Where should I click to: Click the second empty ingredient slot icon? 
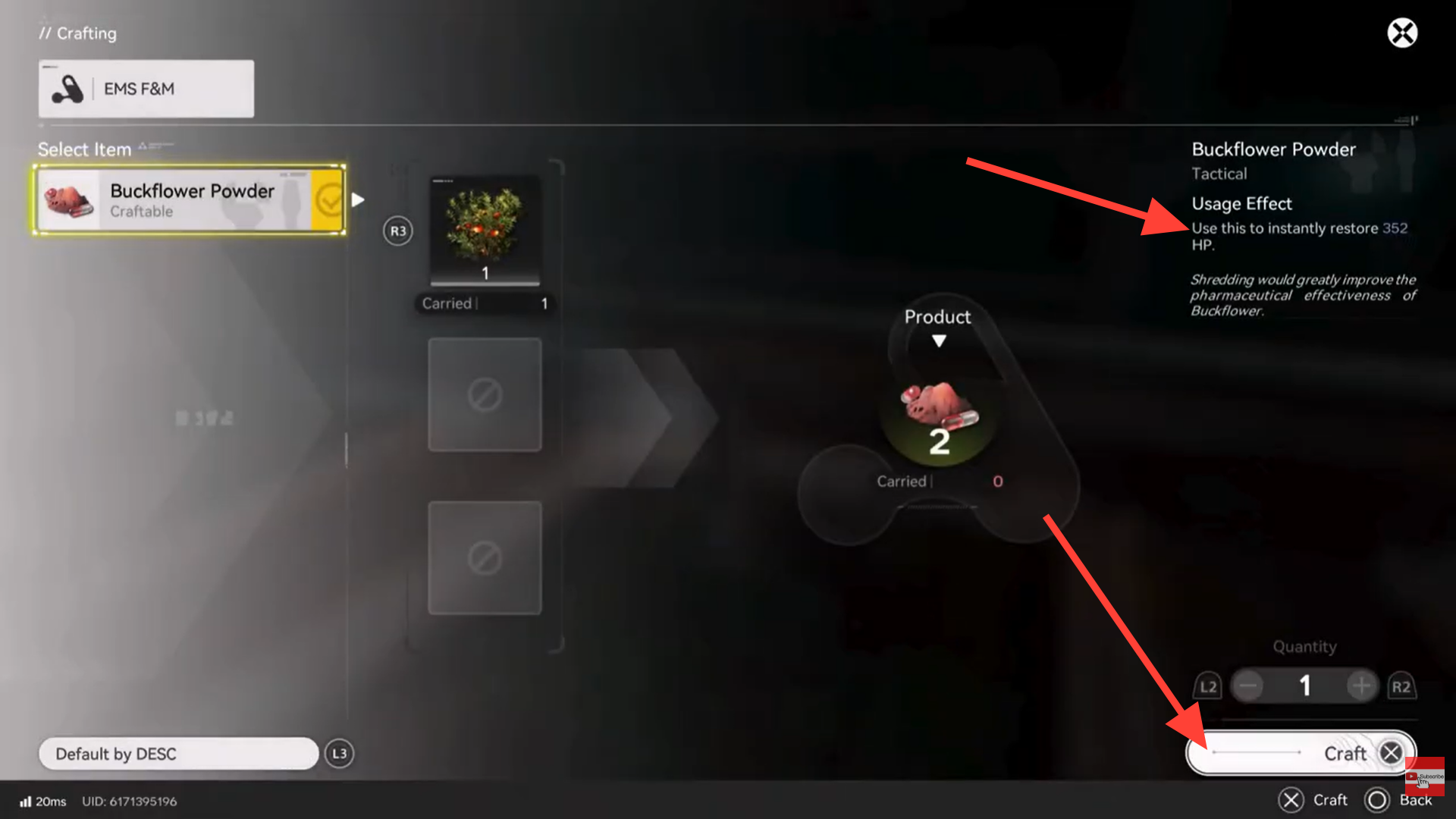click(x=485, y=557)
